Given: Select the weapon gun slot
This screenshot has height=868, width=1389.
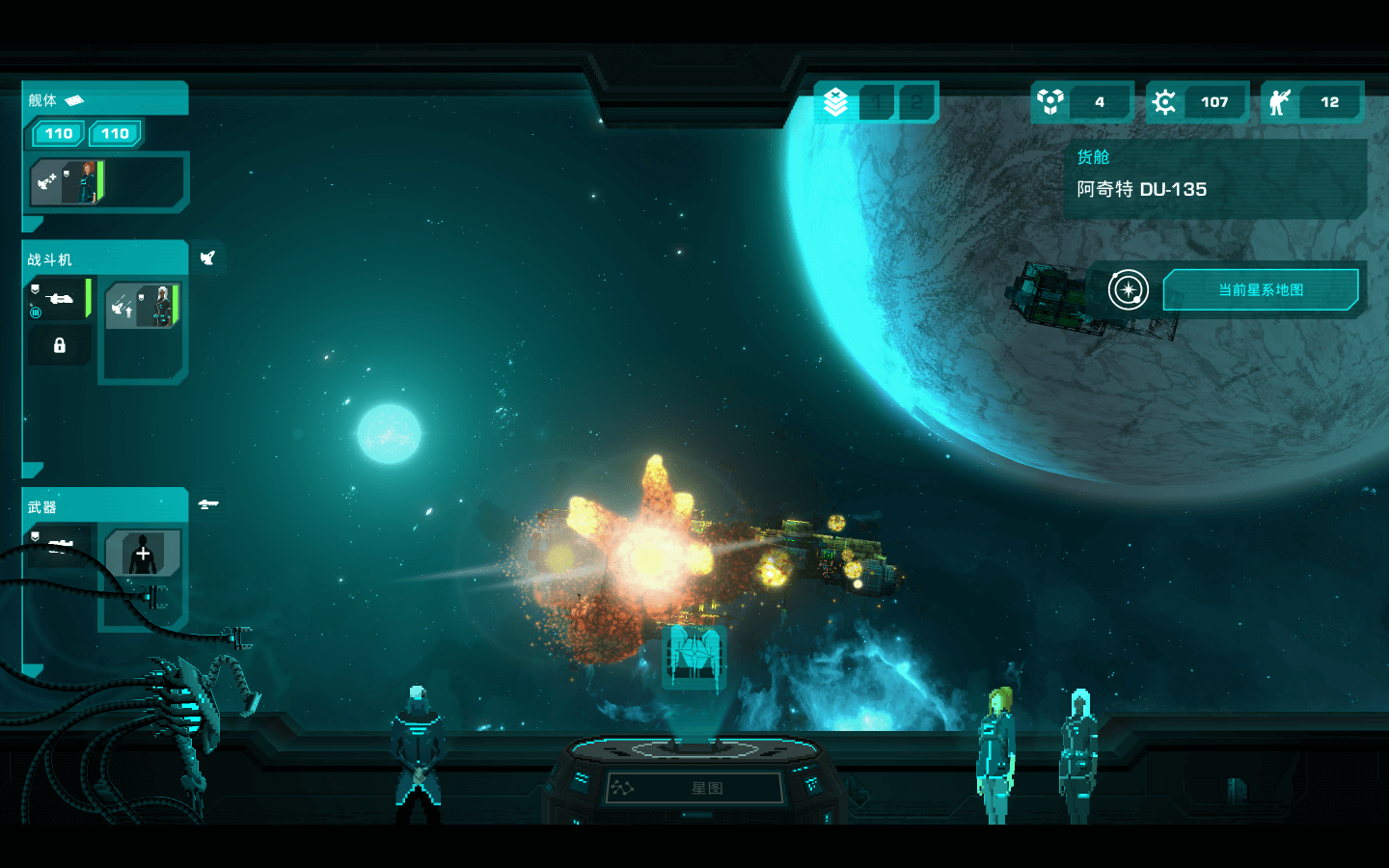Looking at the screenshot, I should click(x=60, y=545).
